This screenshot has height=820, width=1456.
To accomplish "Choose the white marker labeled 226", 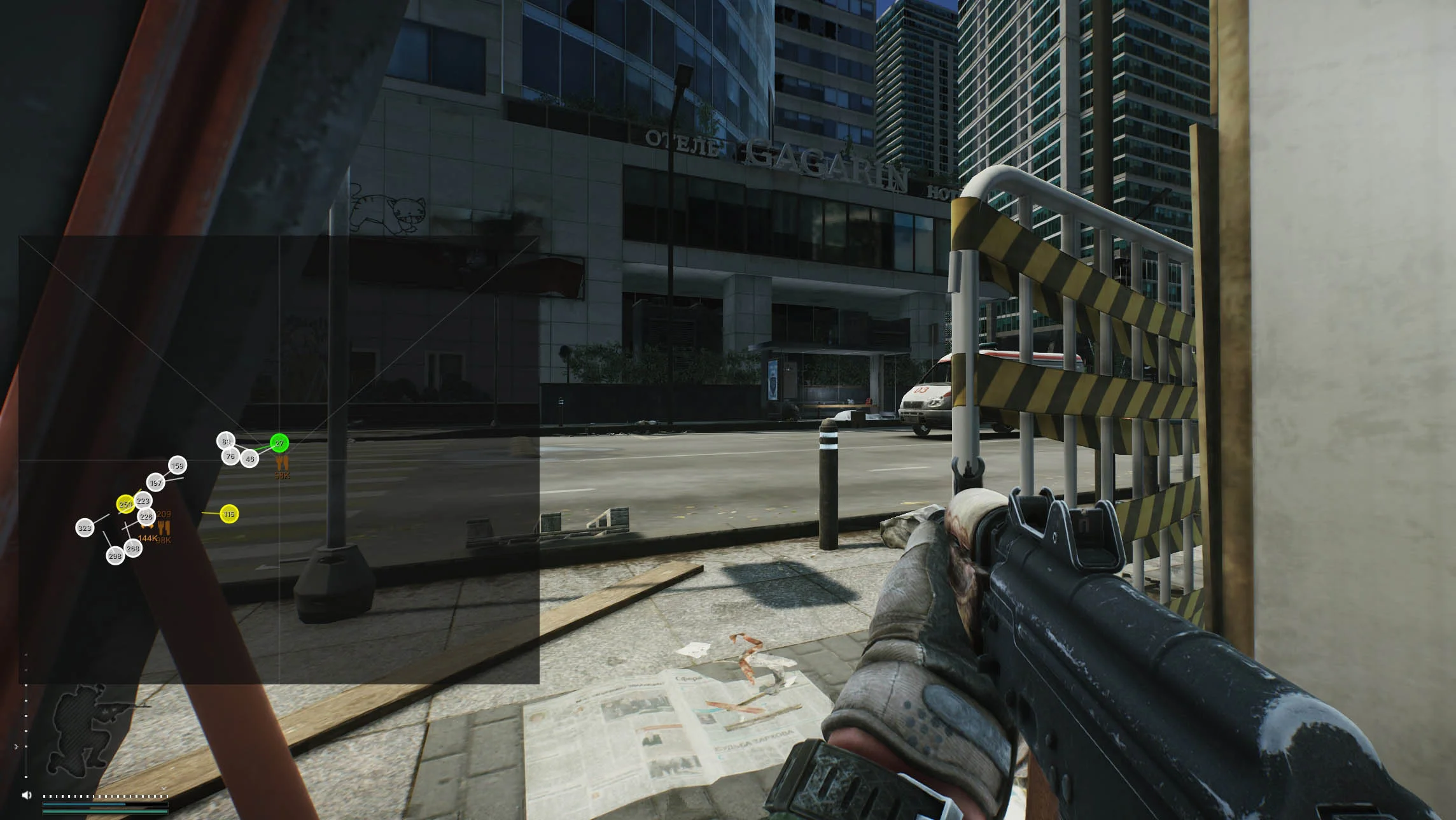I will (146, 516).
